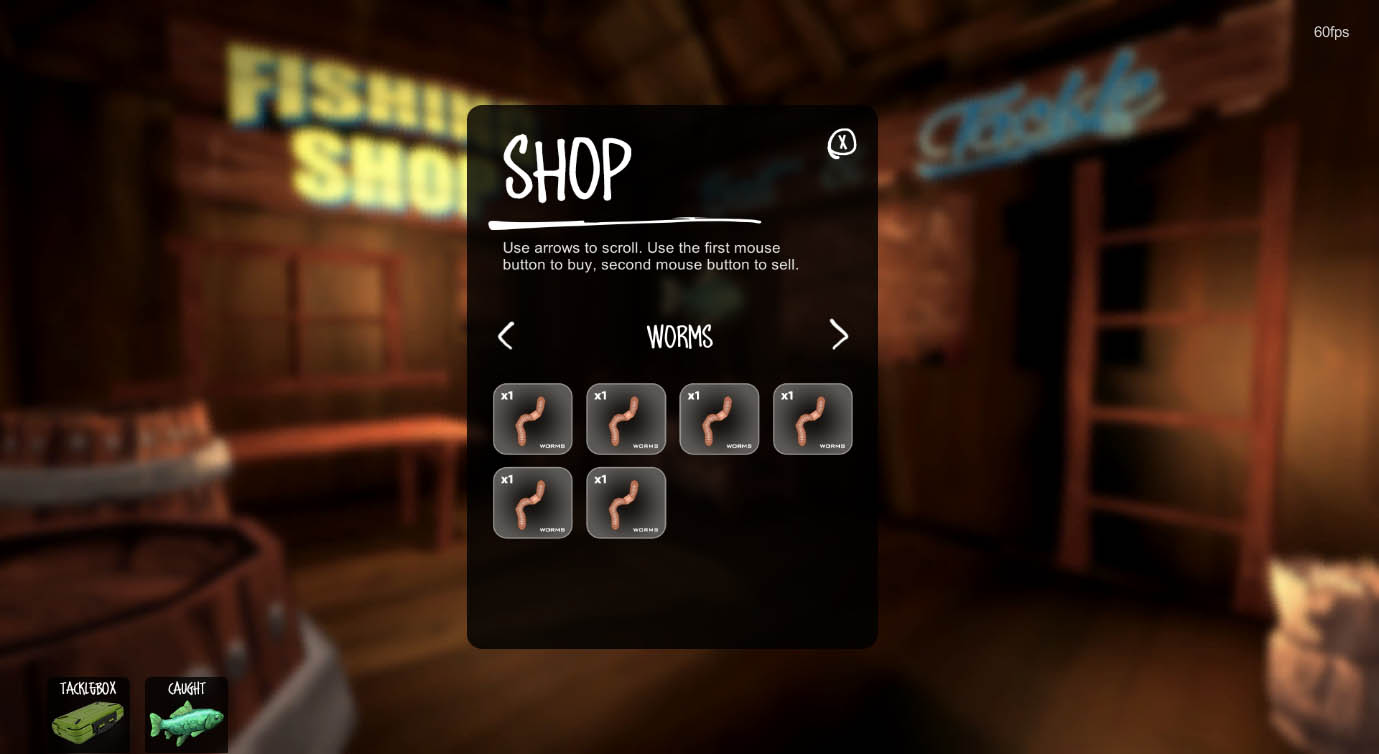Show the previous shop category

(506, 336)
